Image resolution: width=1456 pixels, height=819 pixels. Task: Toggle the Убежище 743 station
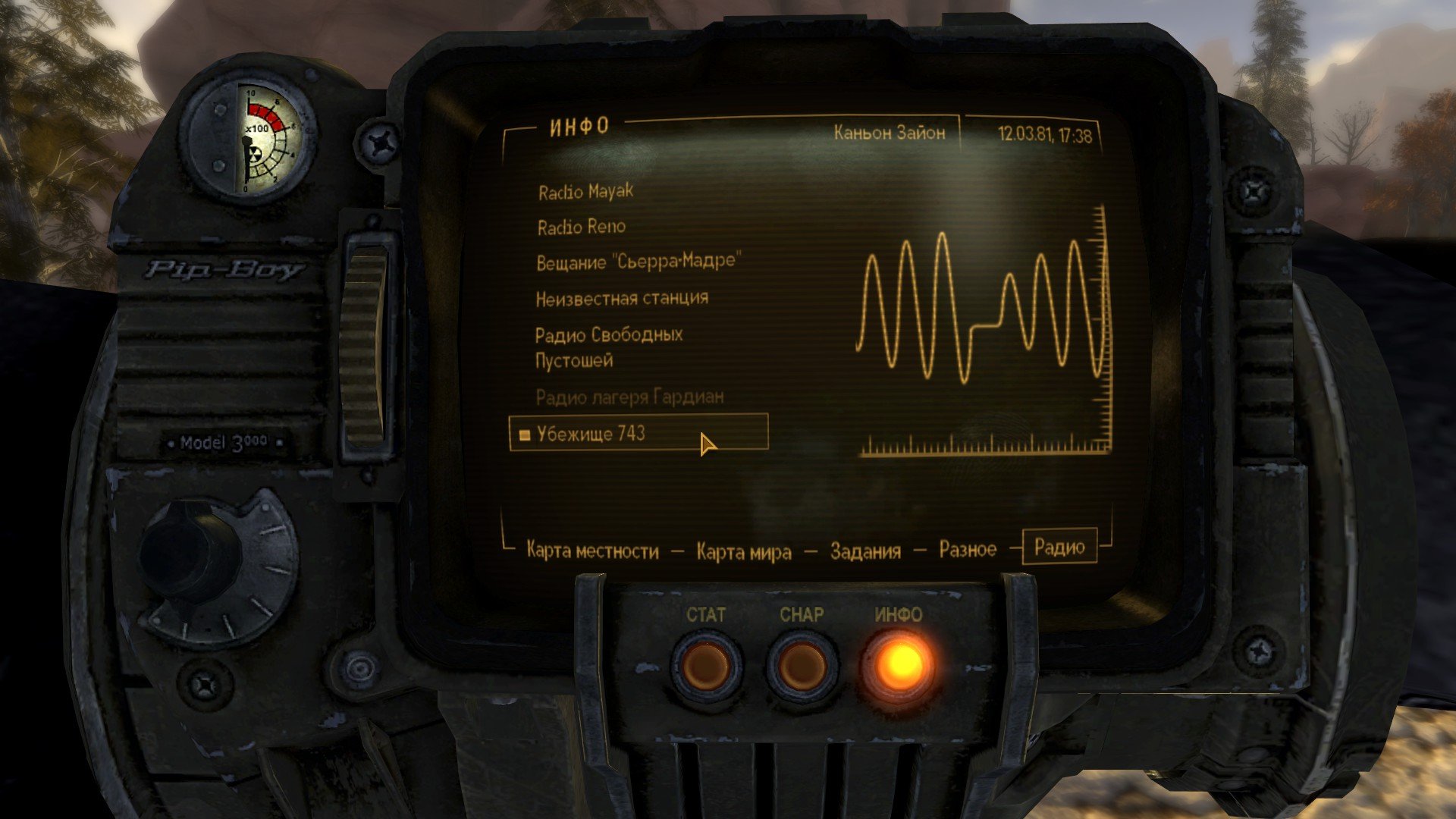[x=591, y=433]
